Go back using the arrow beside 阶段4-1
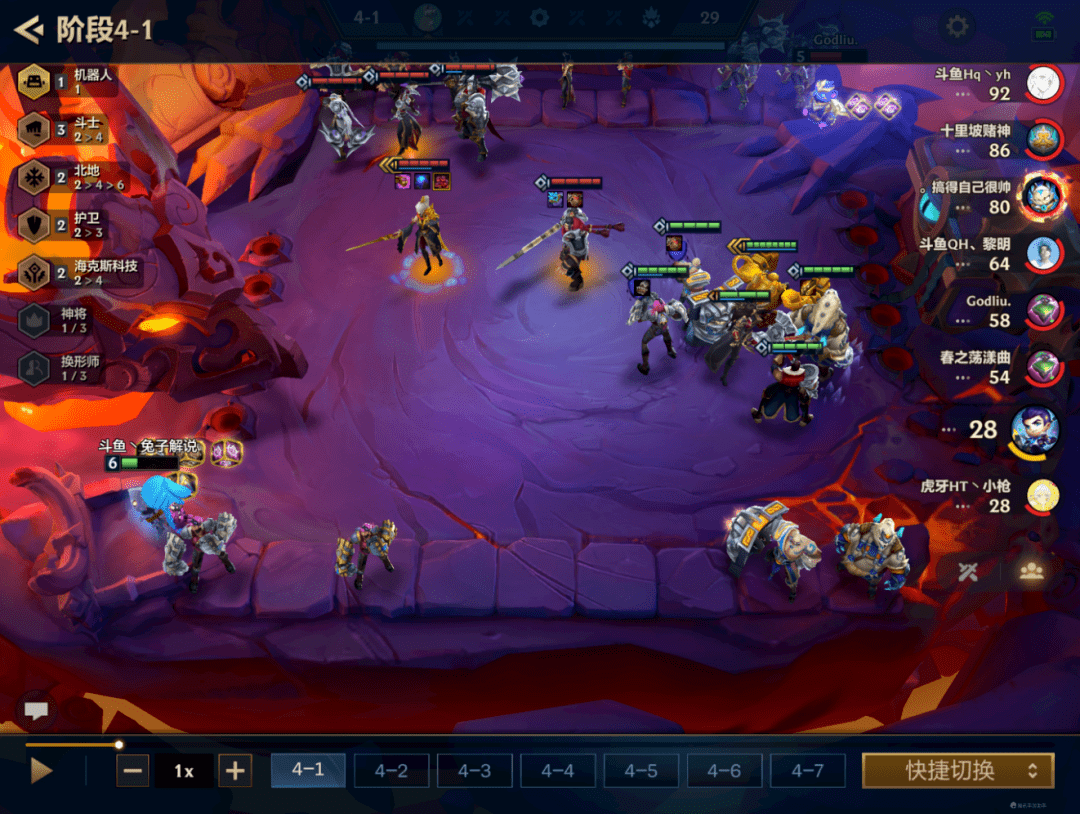Image resolution: width=1080 pixels, height=814 pixels. pyautogui.click(x=29, y=29)
